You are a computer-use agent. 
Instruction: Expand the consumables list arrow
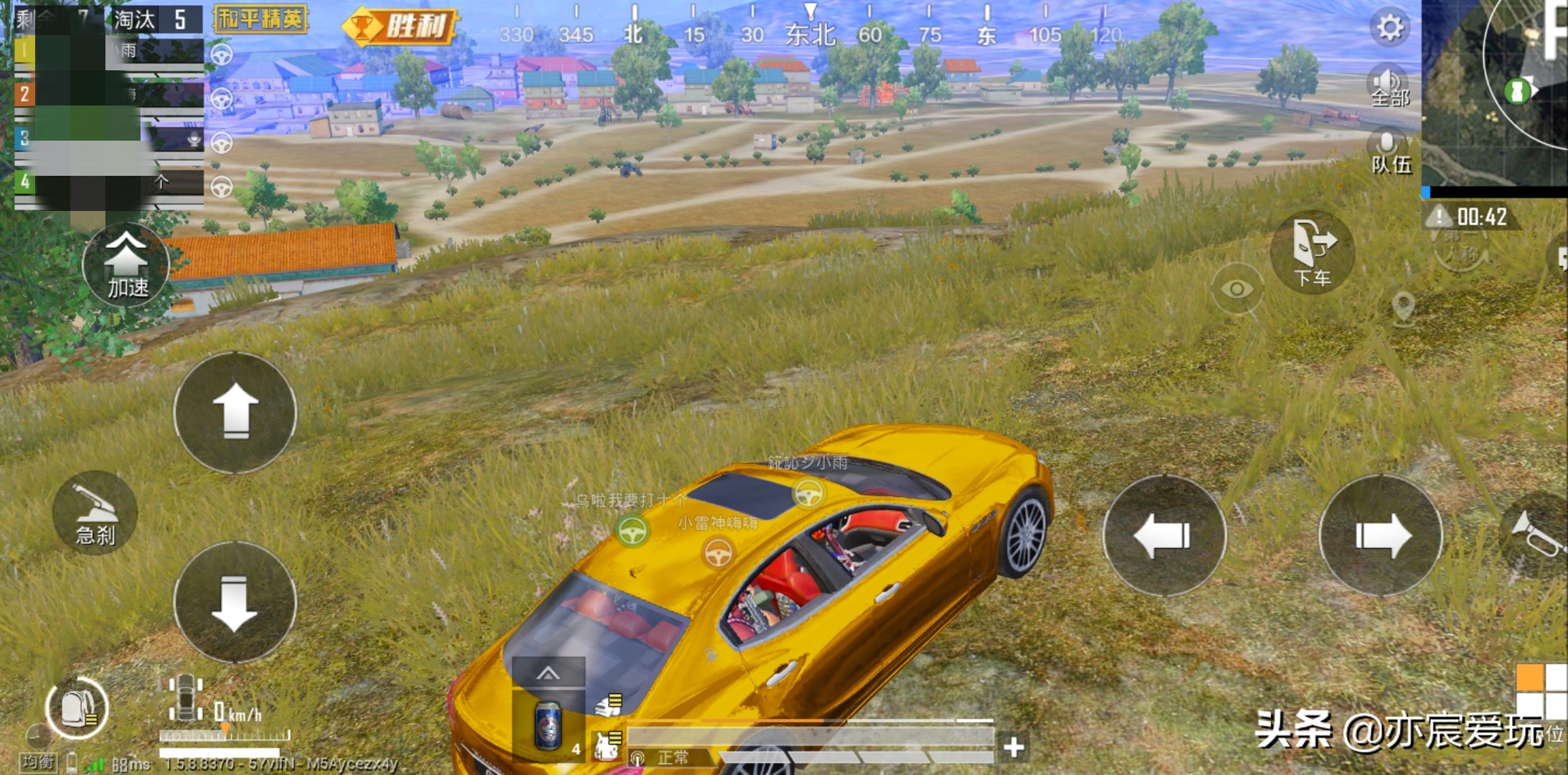click(x=548, y=673)
